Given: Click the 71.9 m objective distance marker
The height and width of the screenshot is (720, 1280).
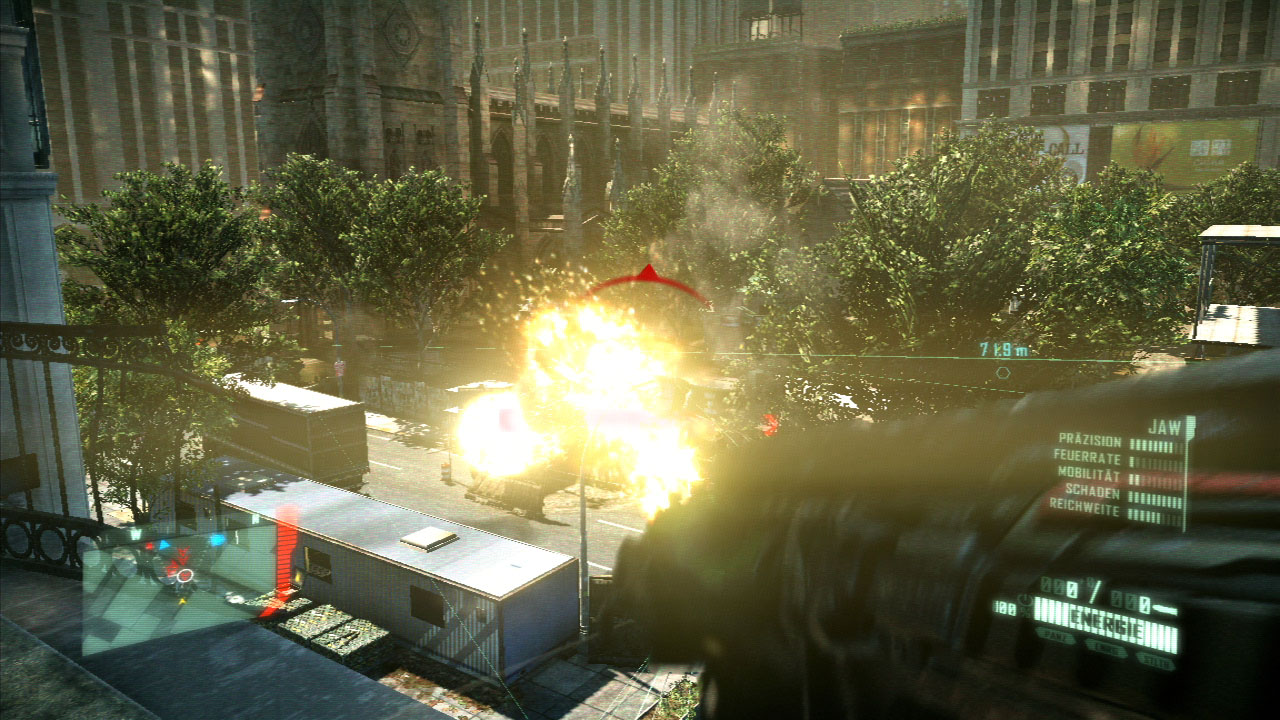Looking at the screenshot, I should pyautogui.click(x=1003, y=350).
